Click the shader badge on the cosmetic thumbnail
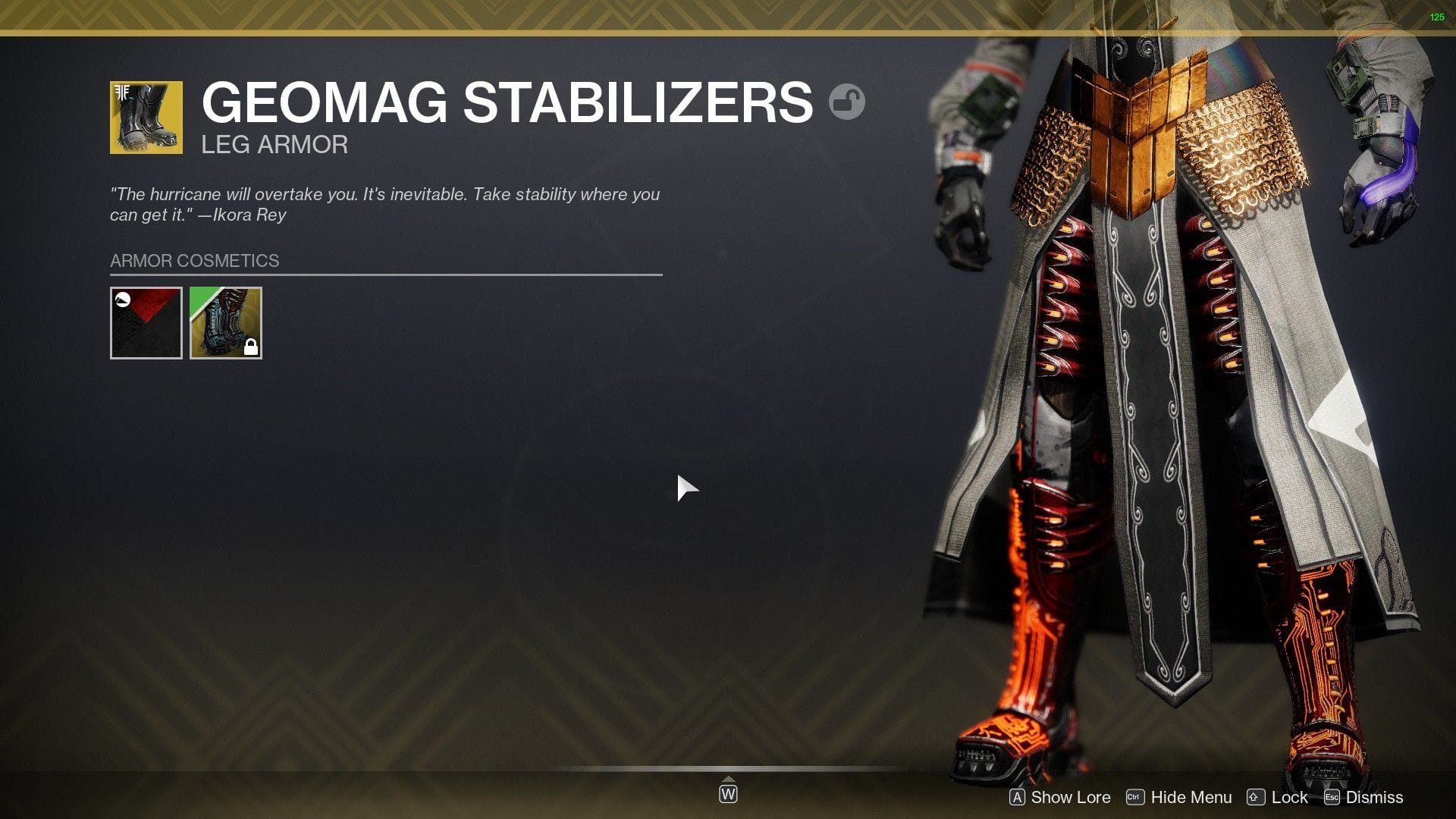 [121, 301]
